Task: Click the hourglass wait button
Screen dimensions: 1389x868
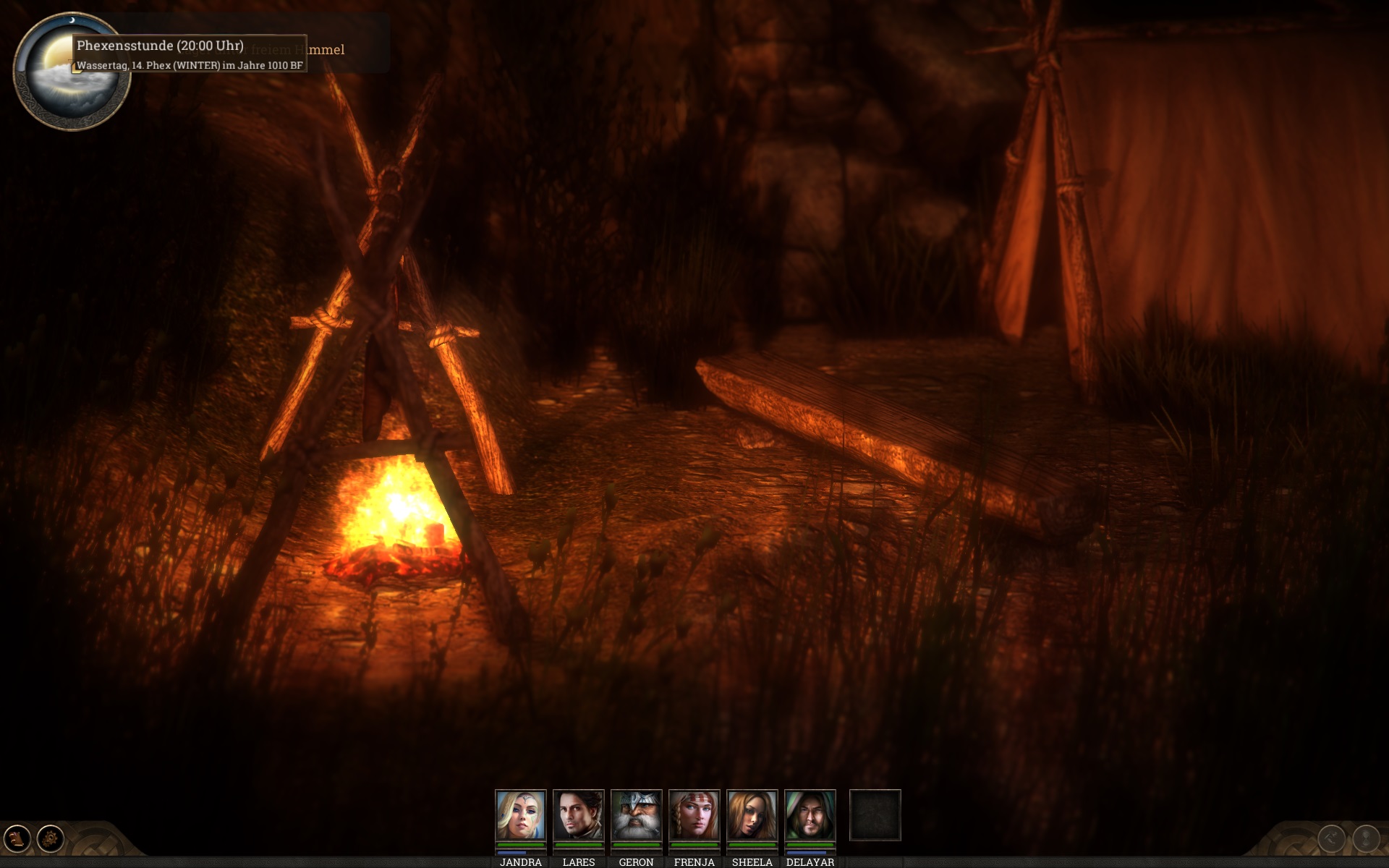Action: (x=1366, y=839)
